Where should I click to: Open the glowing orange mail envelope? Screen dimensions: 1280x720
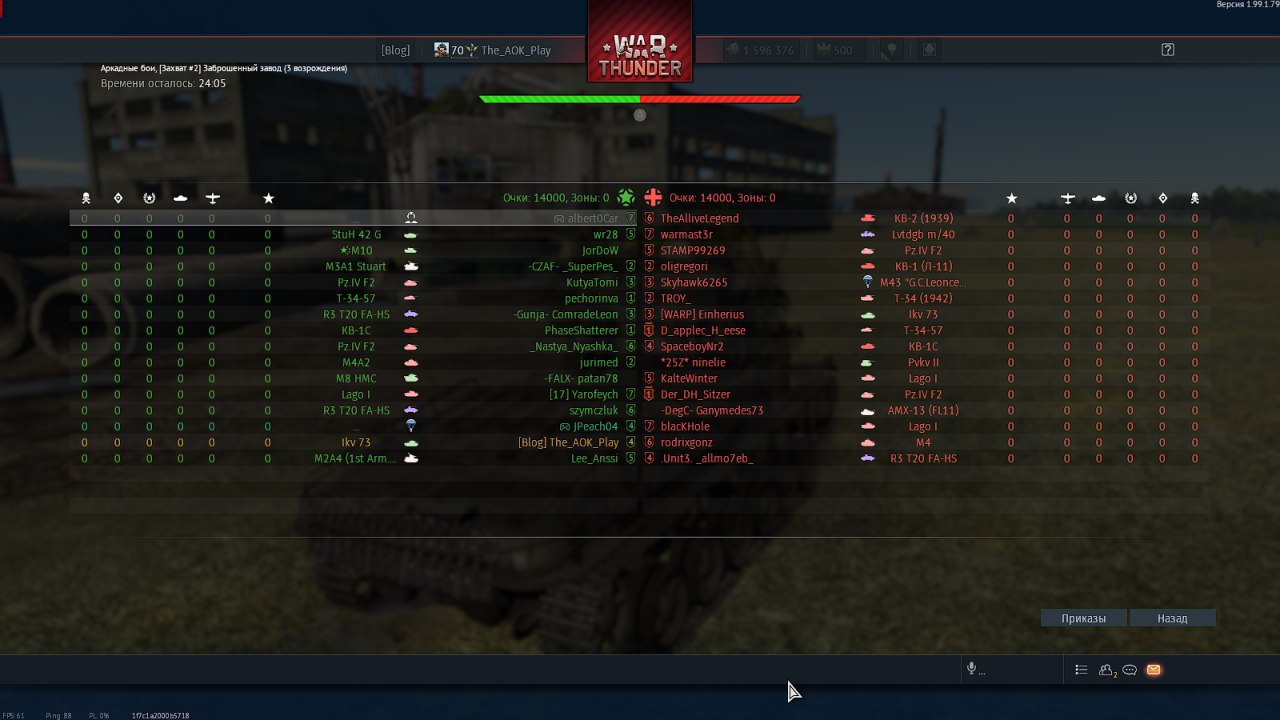pos(1153,670)
